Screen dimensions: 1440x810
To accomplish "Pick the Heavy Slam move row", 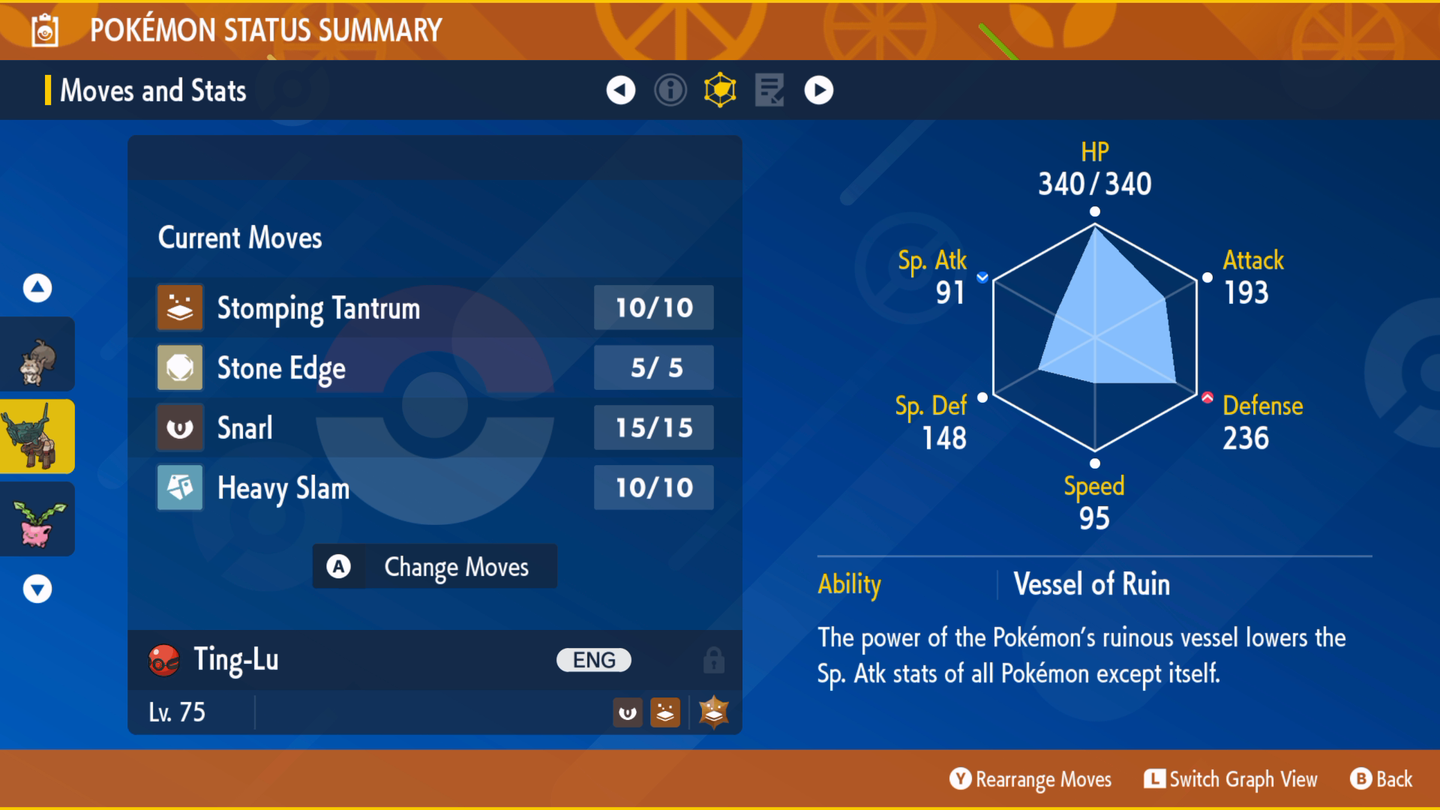I will [x=434, y=488].
